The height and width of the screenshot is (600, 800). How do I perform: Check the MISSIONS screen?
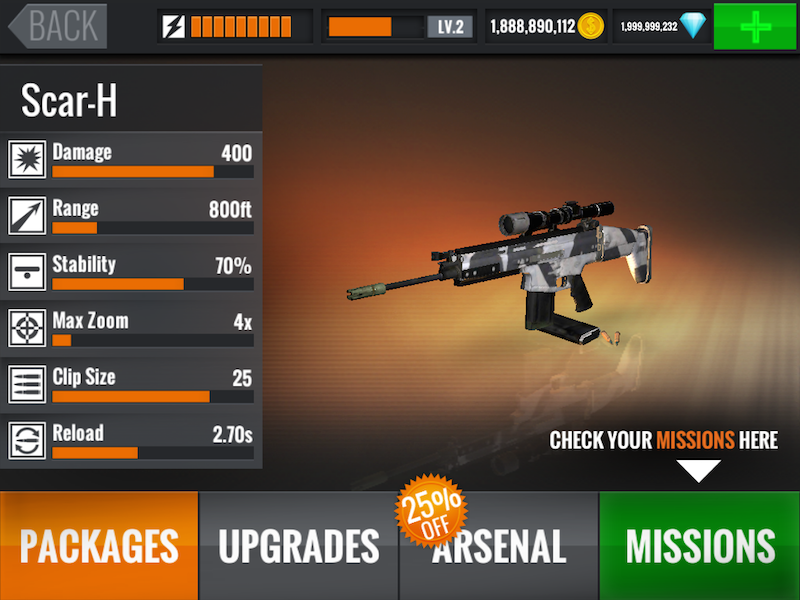point(699,546)
